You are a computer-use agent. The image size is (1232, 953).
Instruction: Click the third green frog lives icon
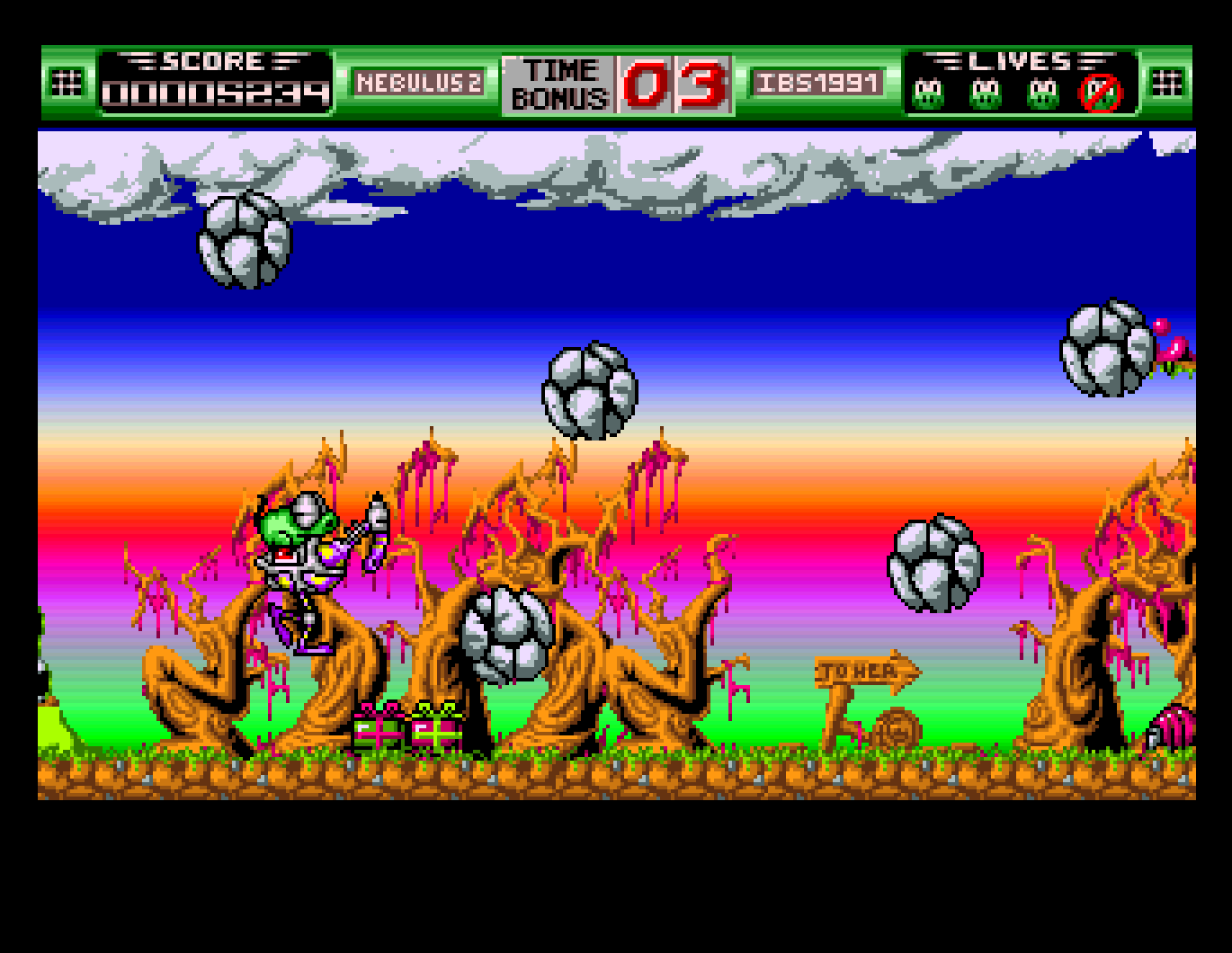point(1041,90)
